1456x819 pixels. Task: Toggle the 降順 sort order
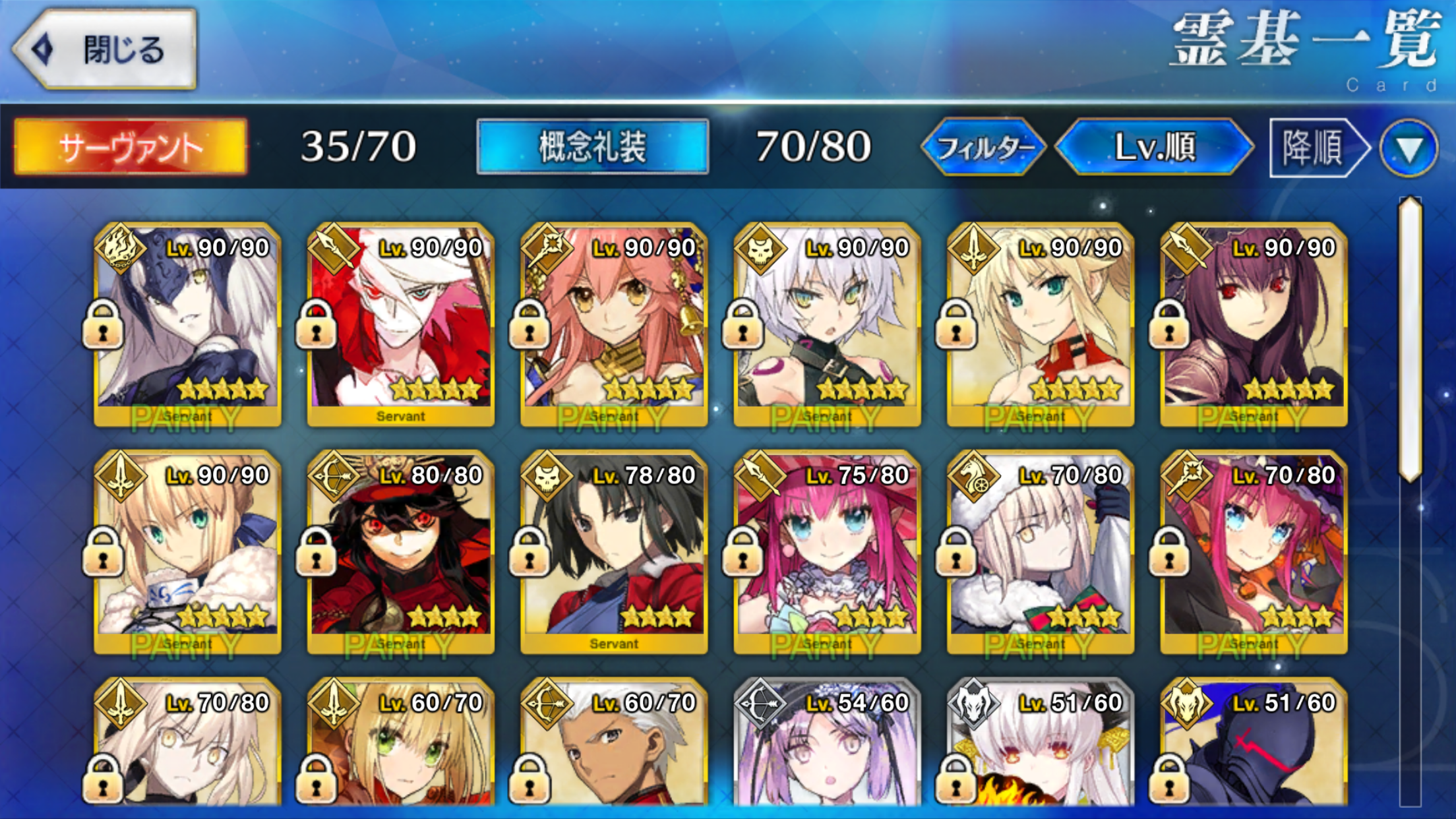point(1316,146)
